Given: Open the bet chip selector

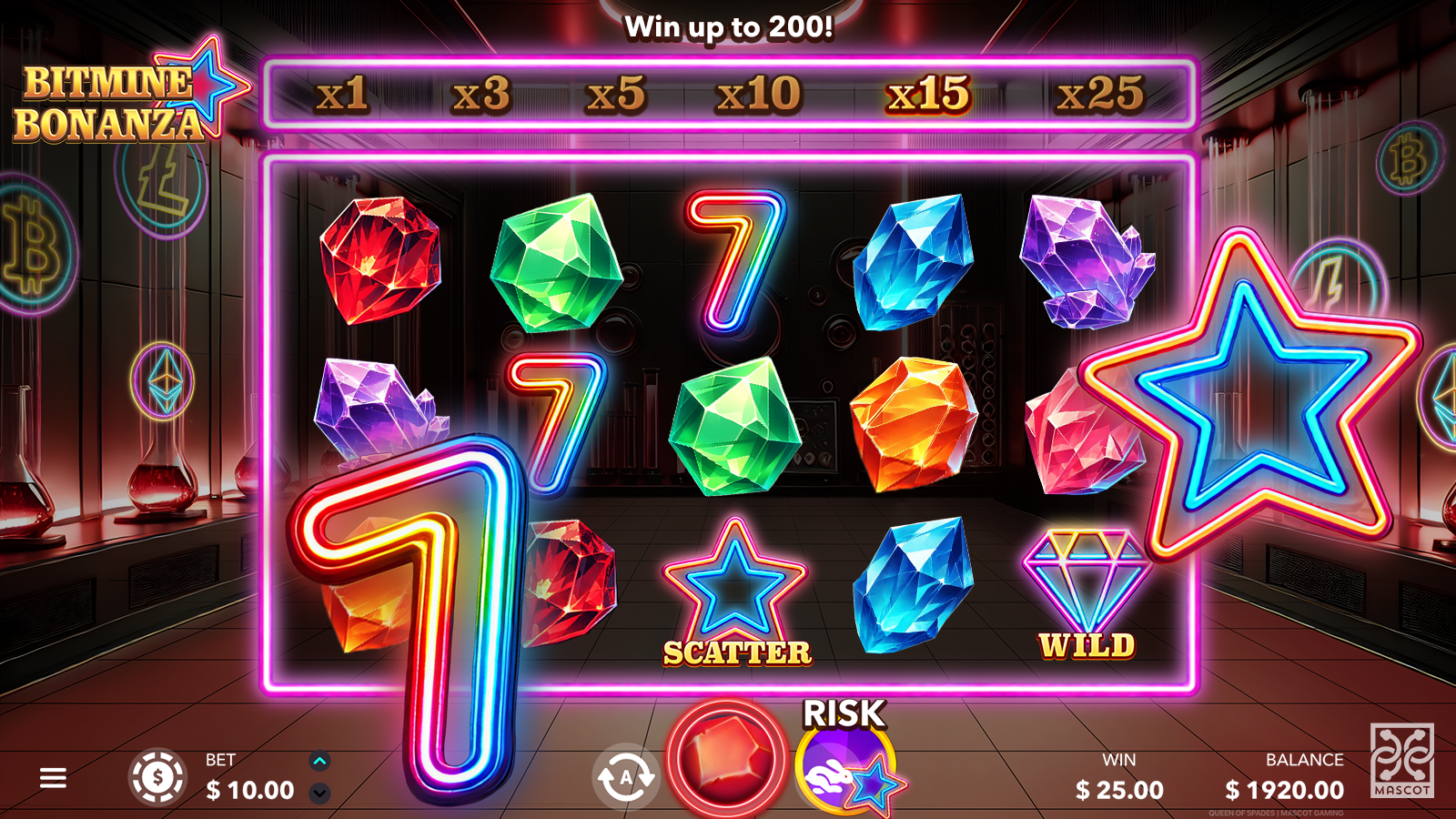Looking at the screenshot, I should point(157,778).
